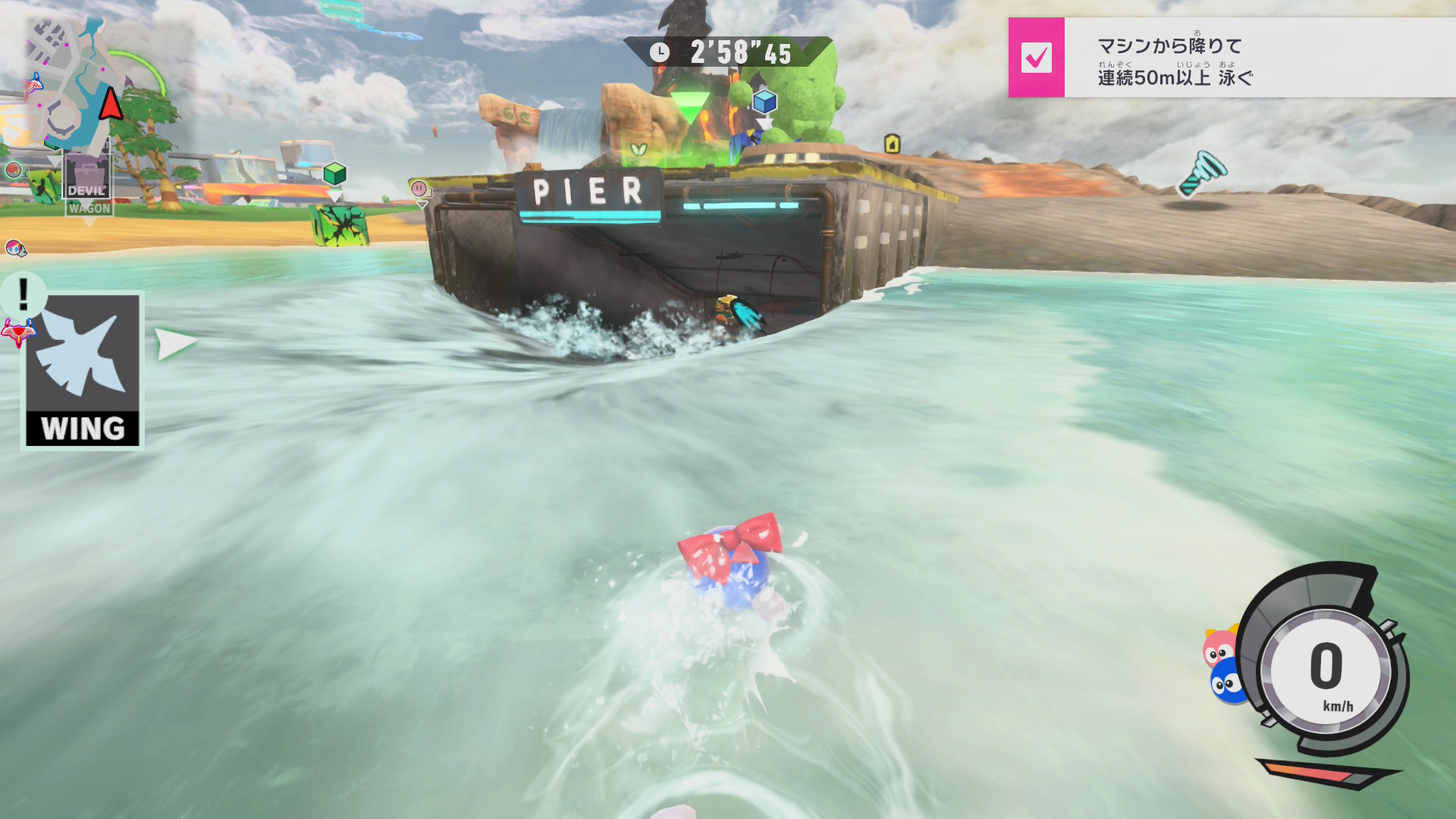Select the Devil Wagon machine marker
Image resolution: width=1456 pixels, height=819 pixels.
tap(88, 184)
